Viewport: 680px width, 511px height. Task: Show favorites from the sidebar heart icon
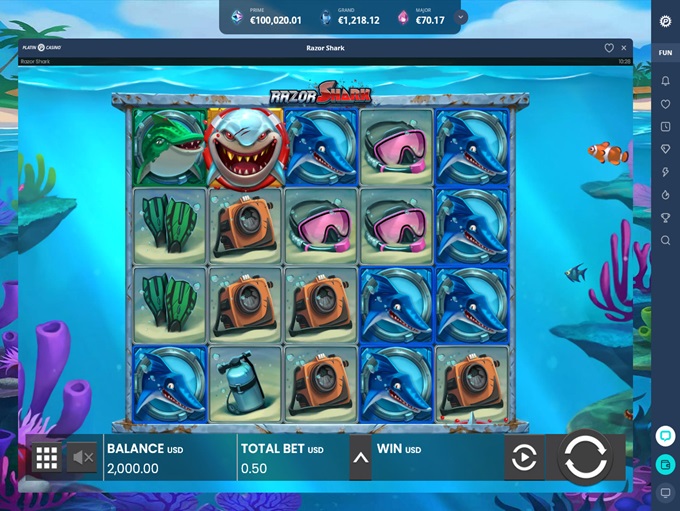[665, 104]
